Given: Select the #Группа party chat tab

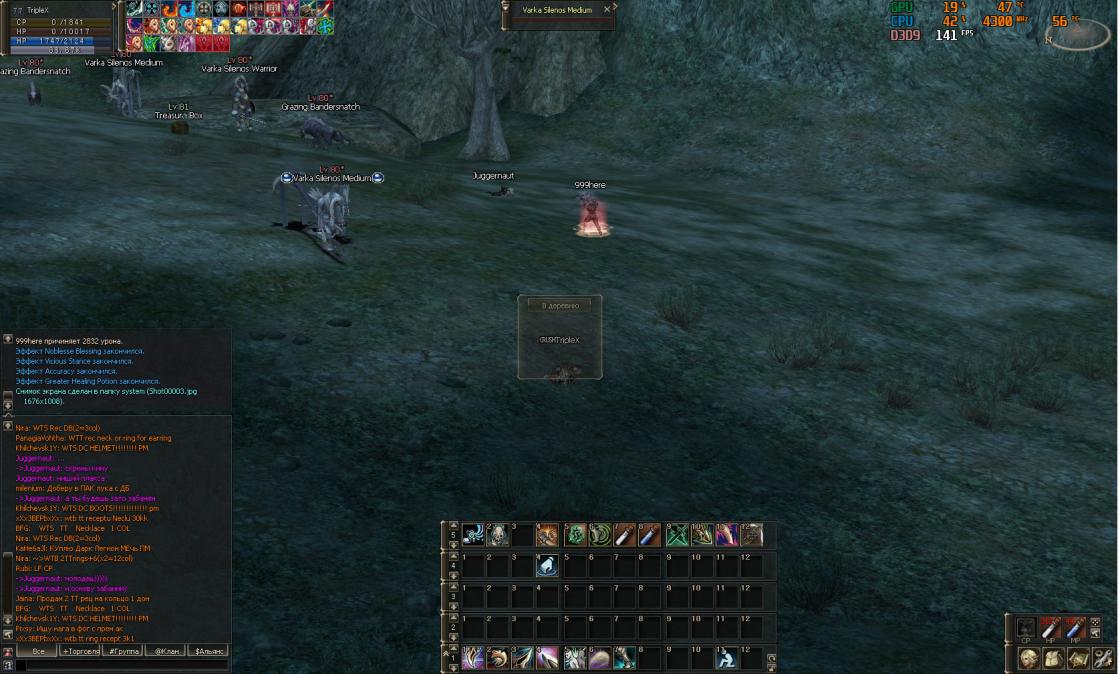Looking at the screenshot, I should (124, 651).
